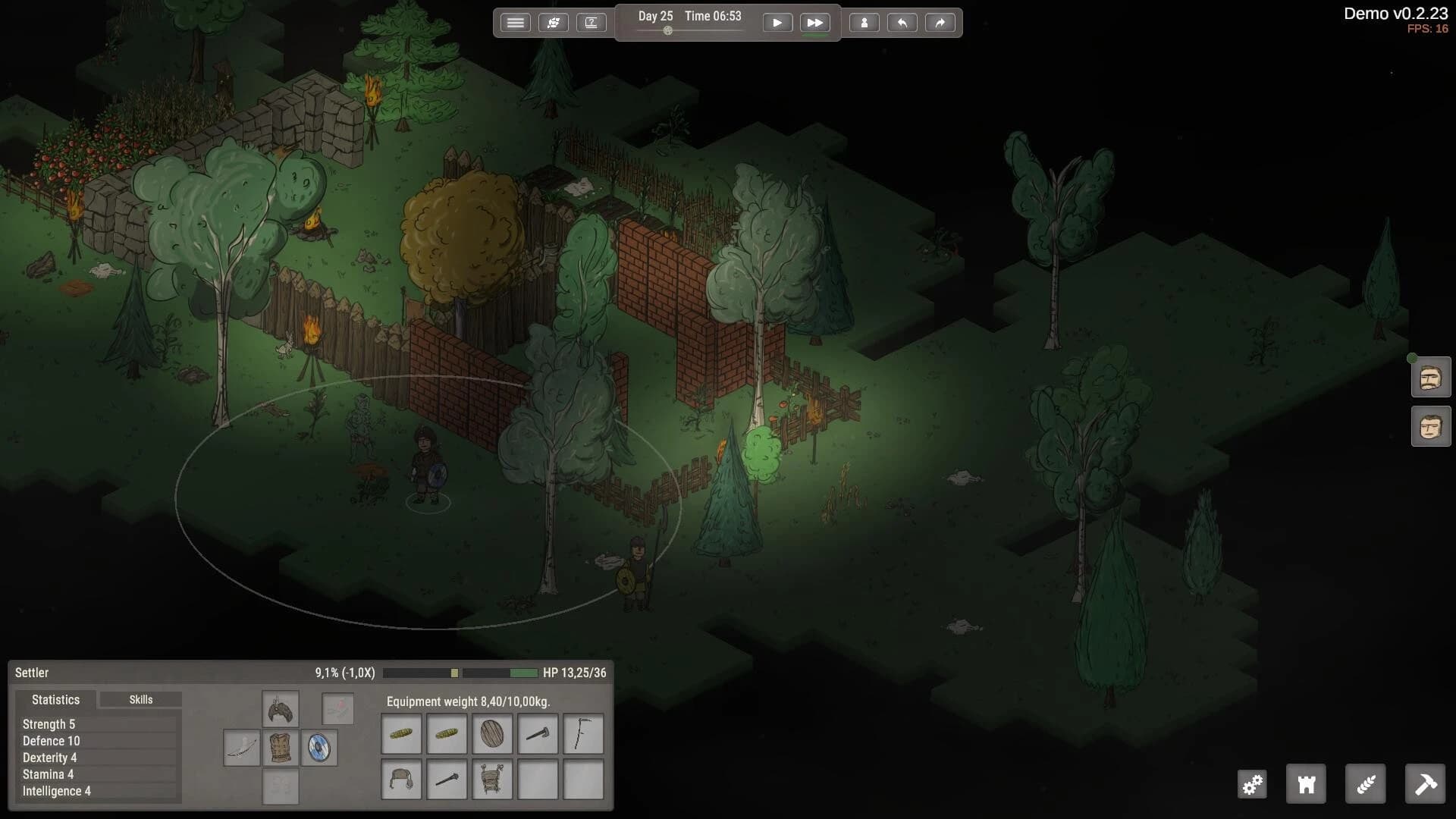Open the build menu with the hammer icon
The width and height of the screenshot is (1456, 819).
click(x=1426, y=784)
